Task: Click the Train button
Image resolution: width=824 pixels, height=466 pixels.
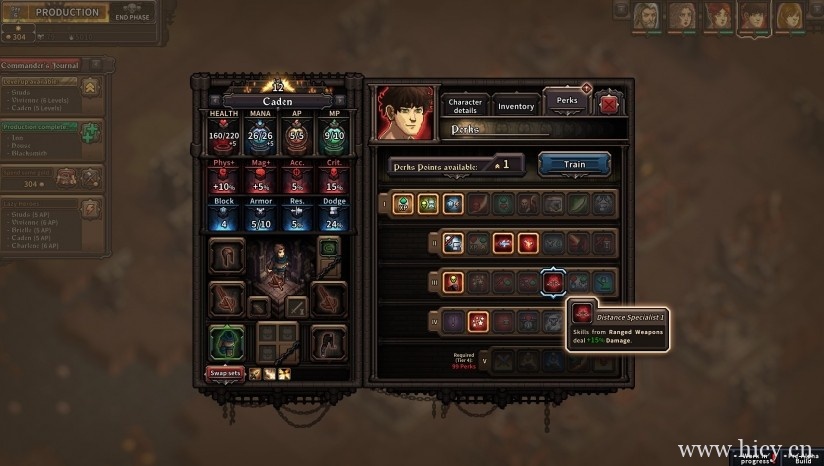Action: (575, 164)
